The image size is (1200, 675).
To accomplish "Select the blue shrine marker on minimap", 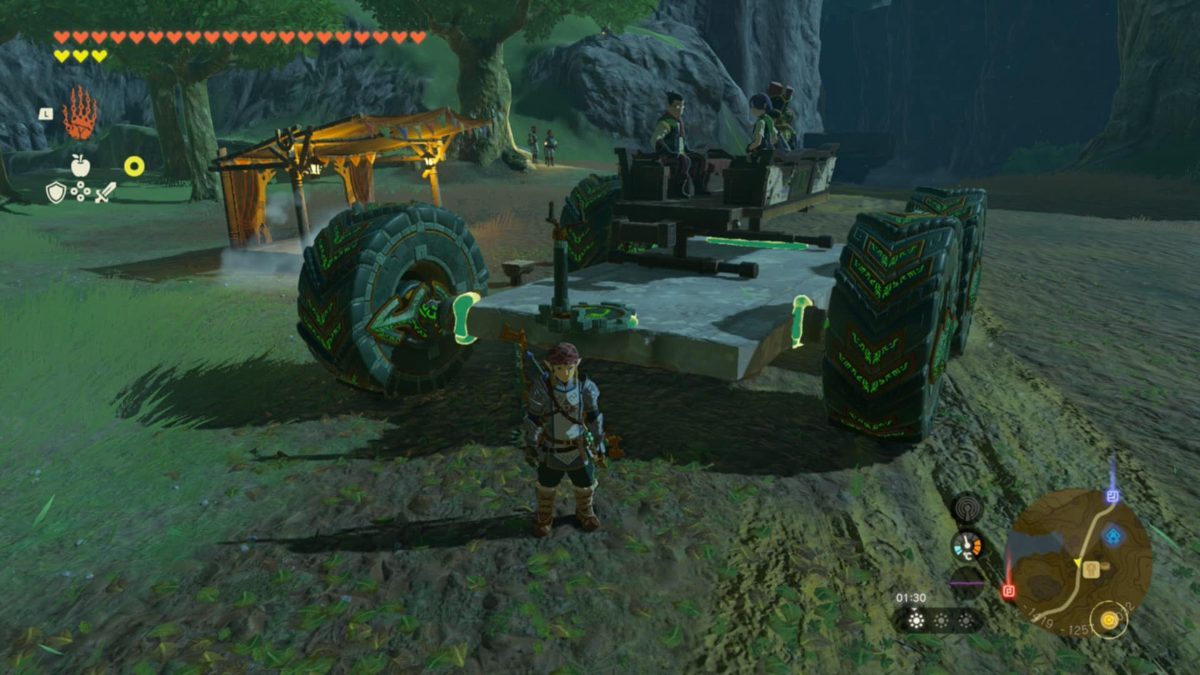I will point(1113,536).
